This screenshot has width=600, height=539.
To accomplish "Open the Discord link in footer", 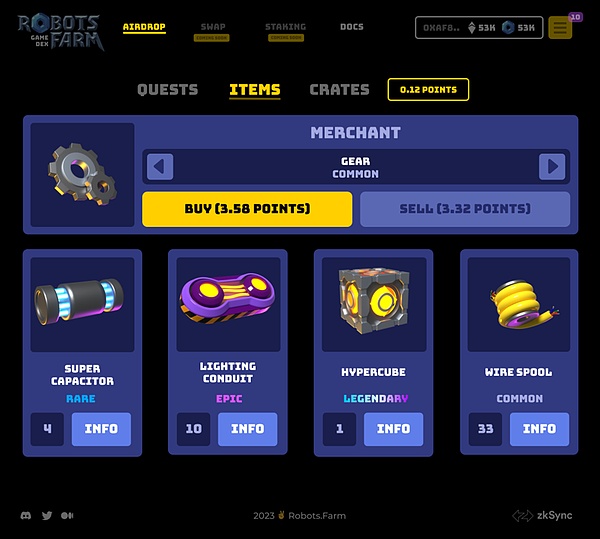I will tap(26, 515).
